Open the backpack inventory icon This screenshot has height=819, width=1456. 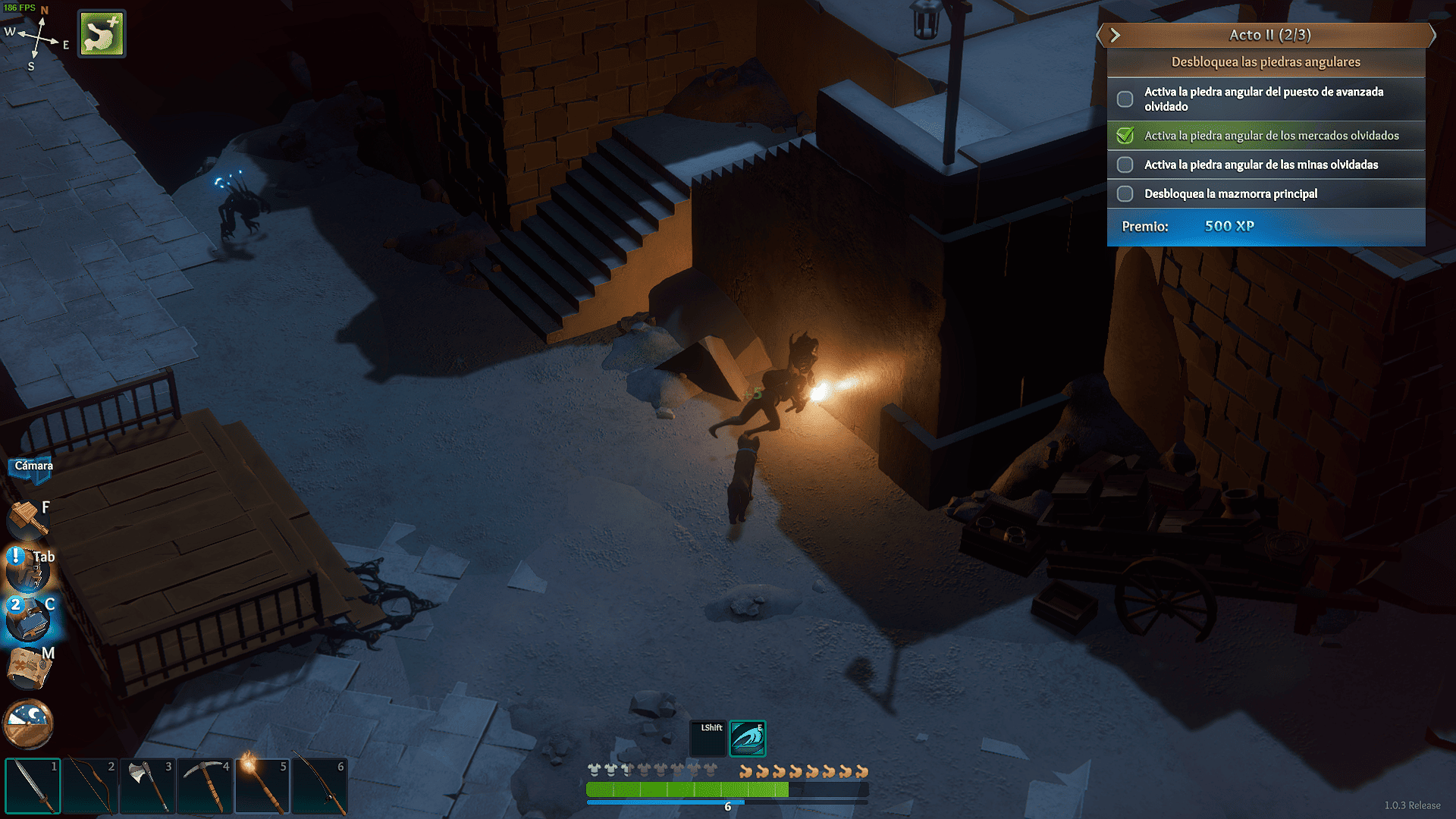pos(27,570)
